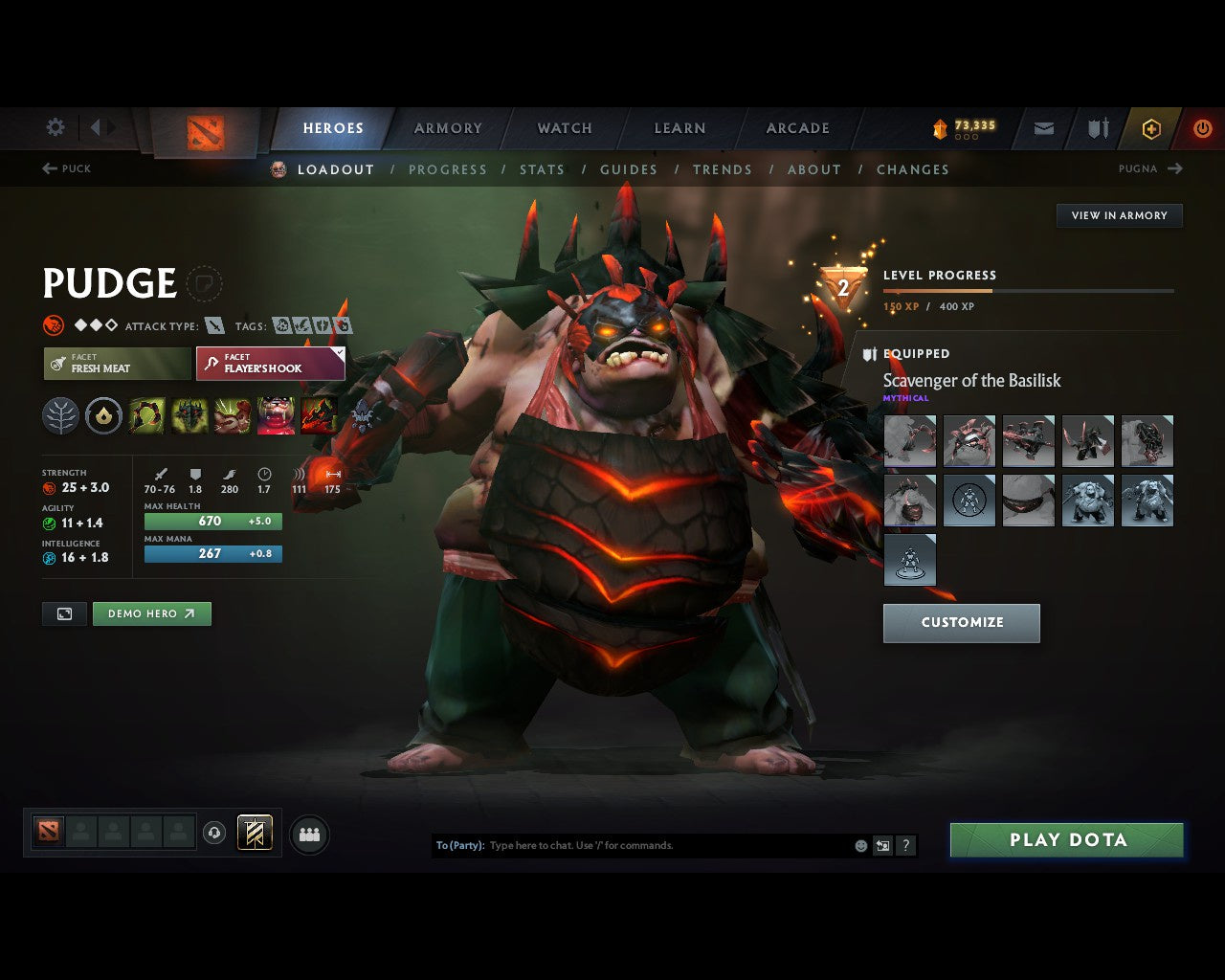Select the Rot ability icon
Image resolution: width=1225 pixels, height=980 pixels.
189,414
